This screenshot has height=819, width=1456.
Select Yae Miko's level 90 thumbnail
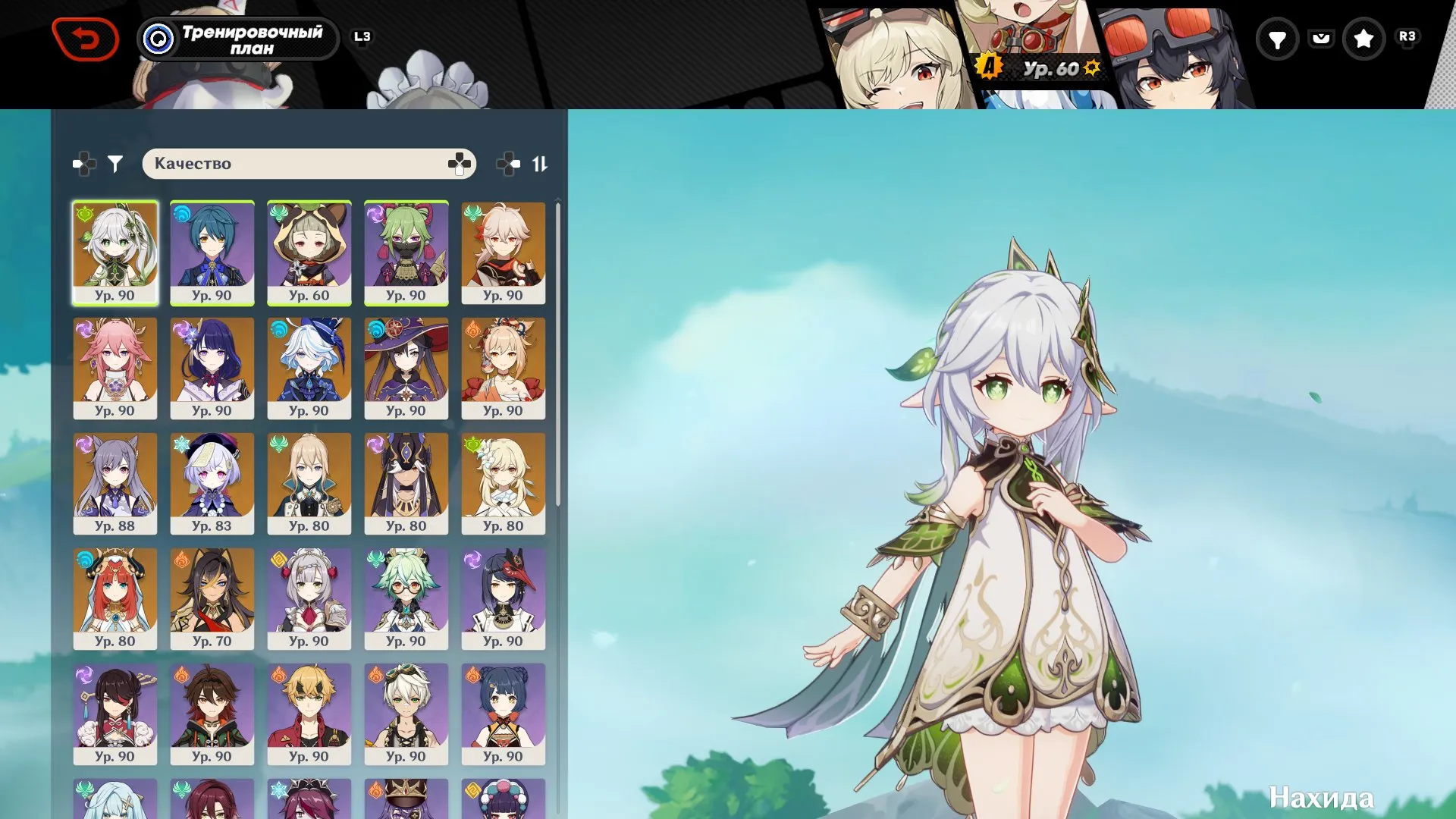coord(115,369)
